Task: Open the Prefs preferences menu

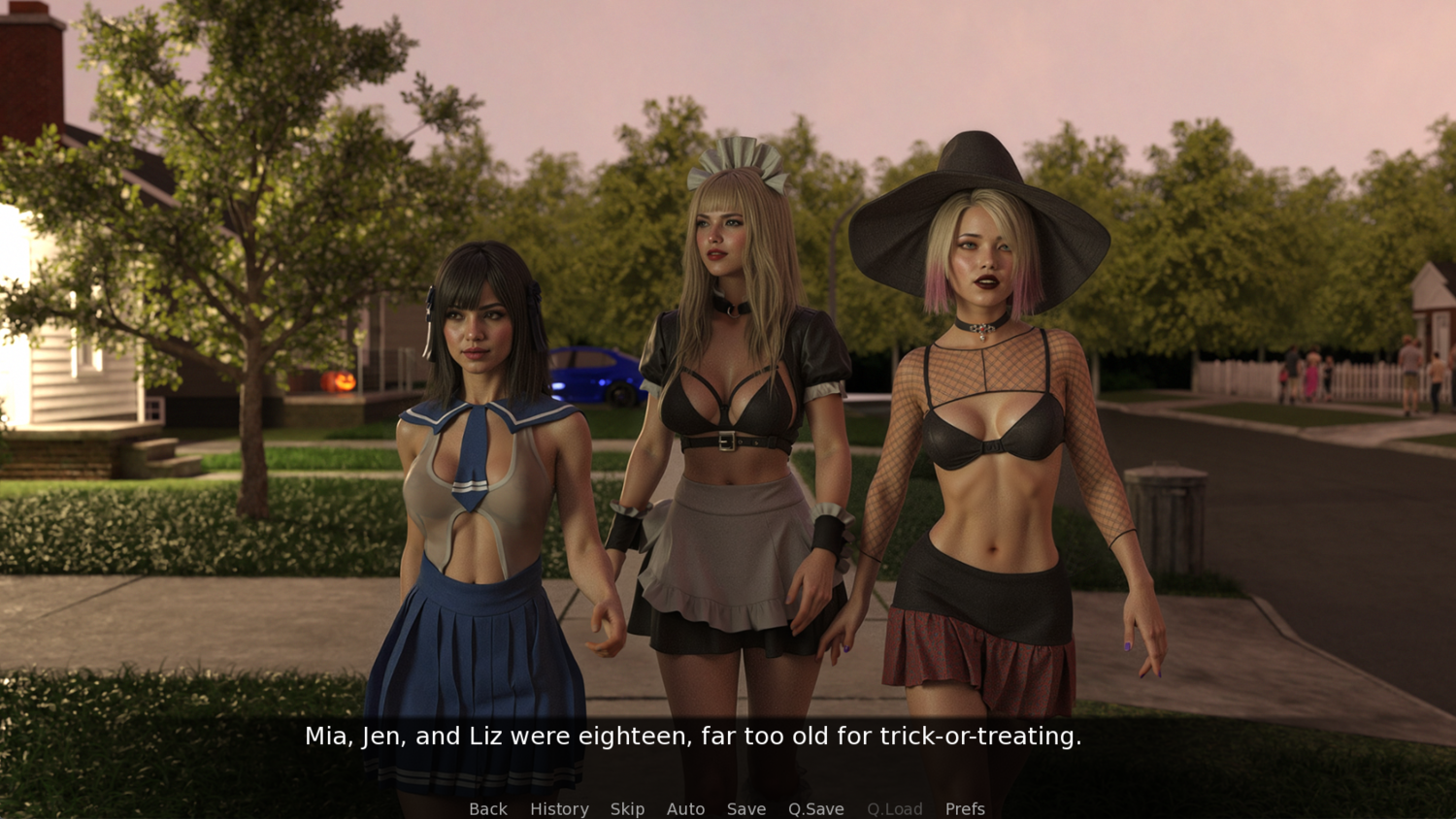Action: (x=965, y=808)
